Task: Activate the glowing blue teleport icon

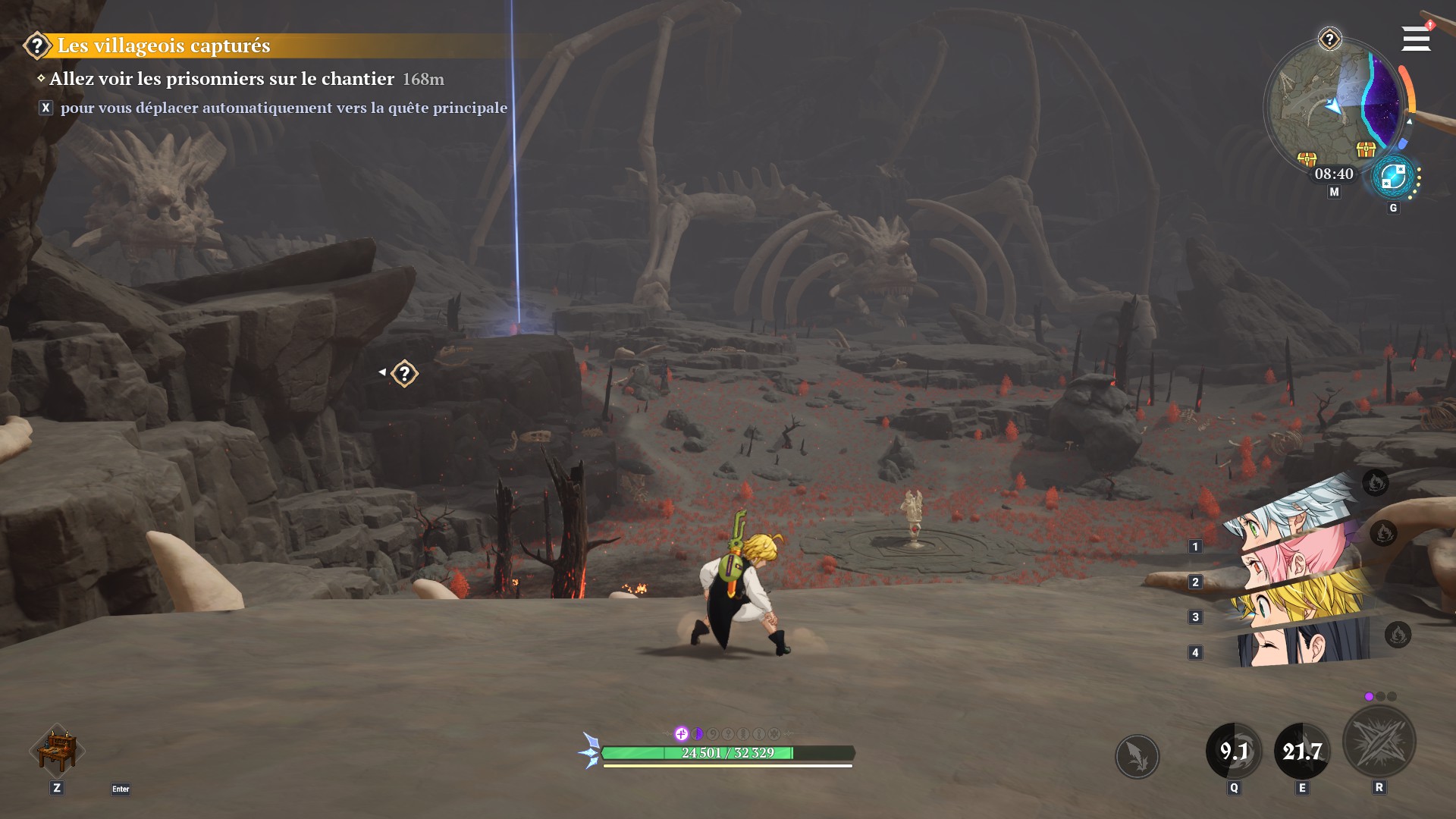Action: click(x=1393, y=177)
